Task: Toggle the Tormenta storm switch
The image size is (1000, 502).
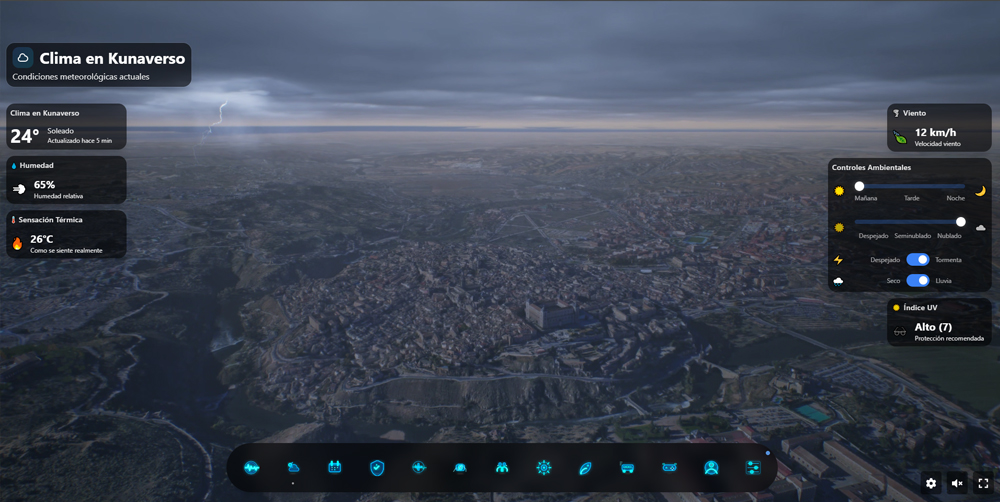Action: pyautogui.click(x=917, y=259)
